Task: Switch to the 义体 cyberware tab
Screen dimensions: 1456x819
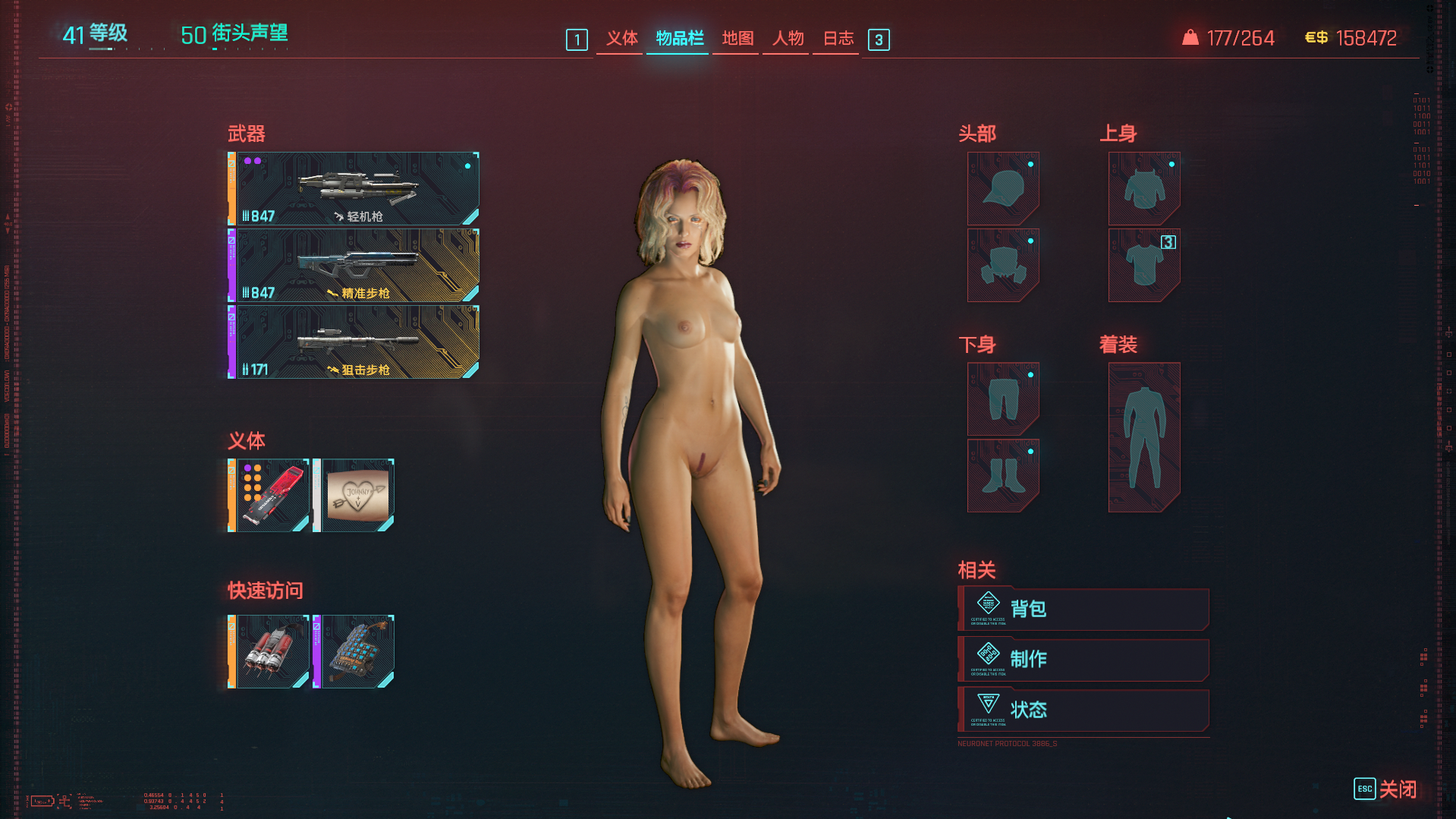Action: click(x=621, y=39)
